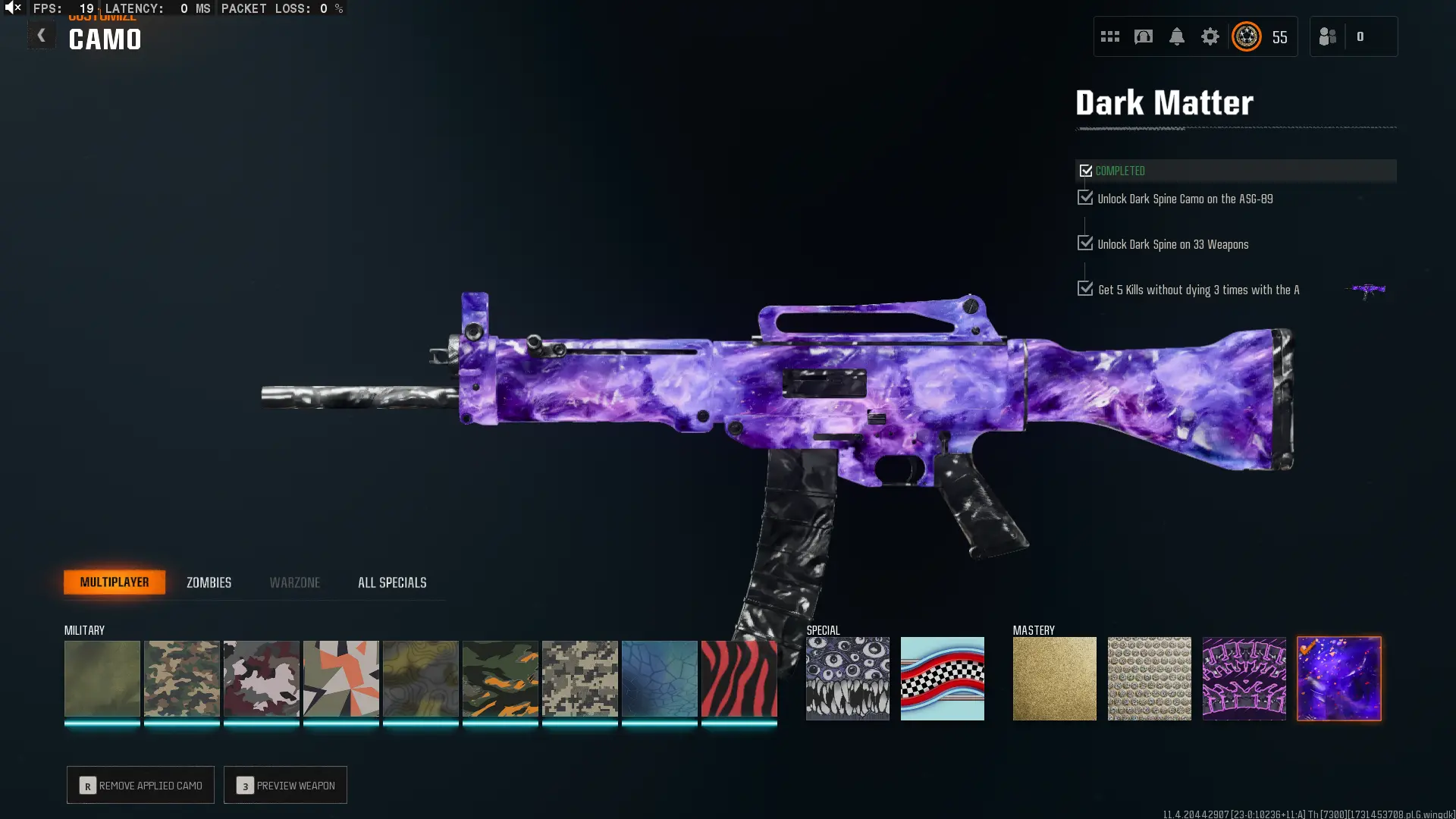This screenshot has height=819, width=1456.
Task: Pick the gold mastery camo
Action: click(x=1054, y=679)
